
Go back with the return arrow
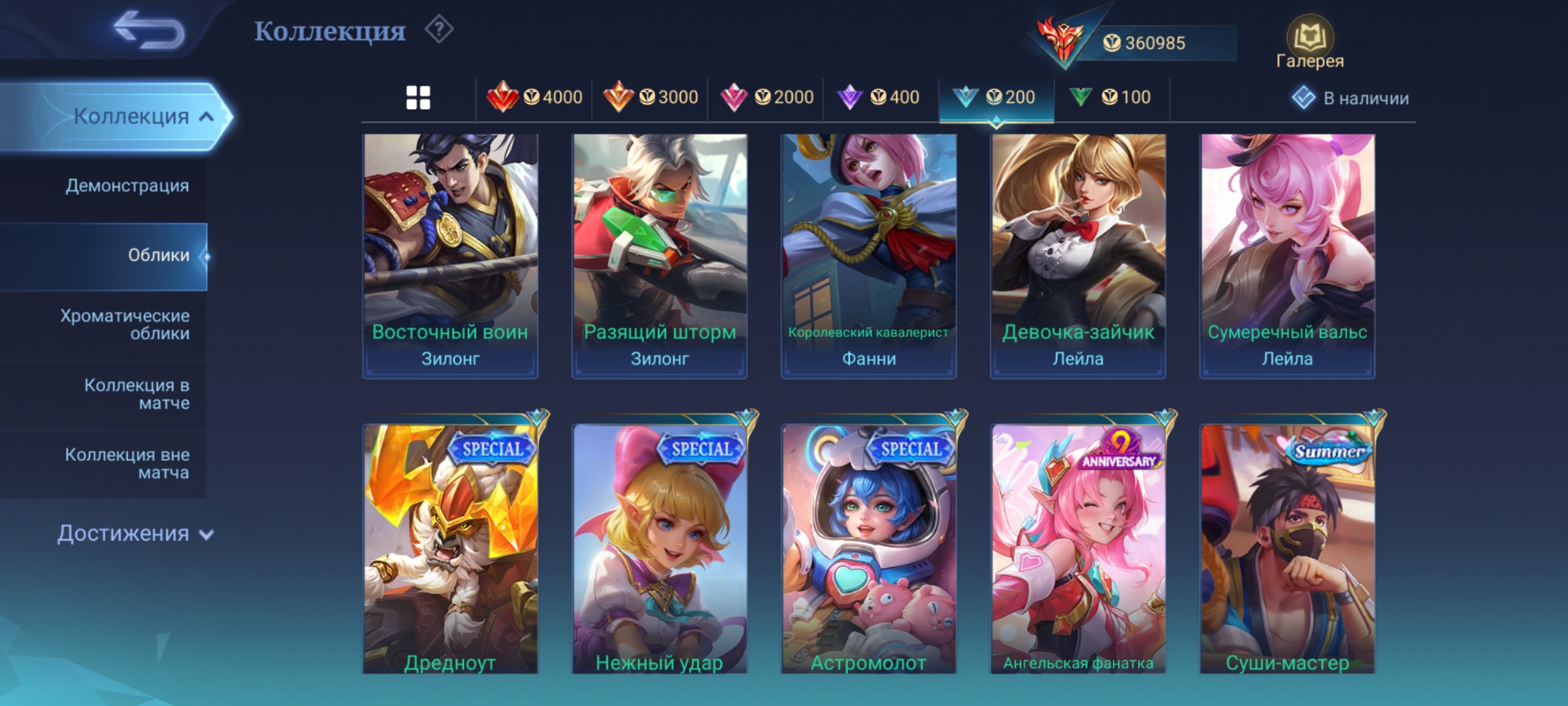149,30
